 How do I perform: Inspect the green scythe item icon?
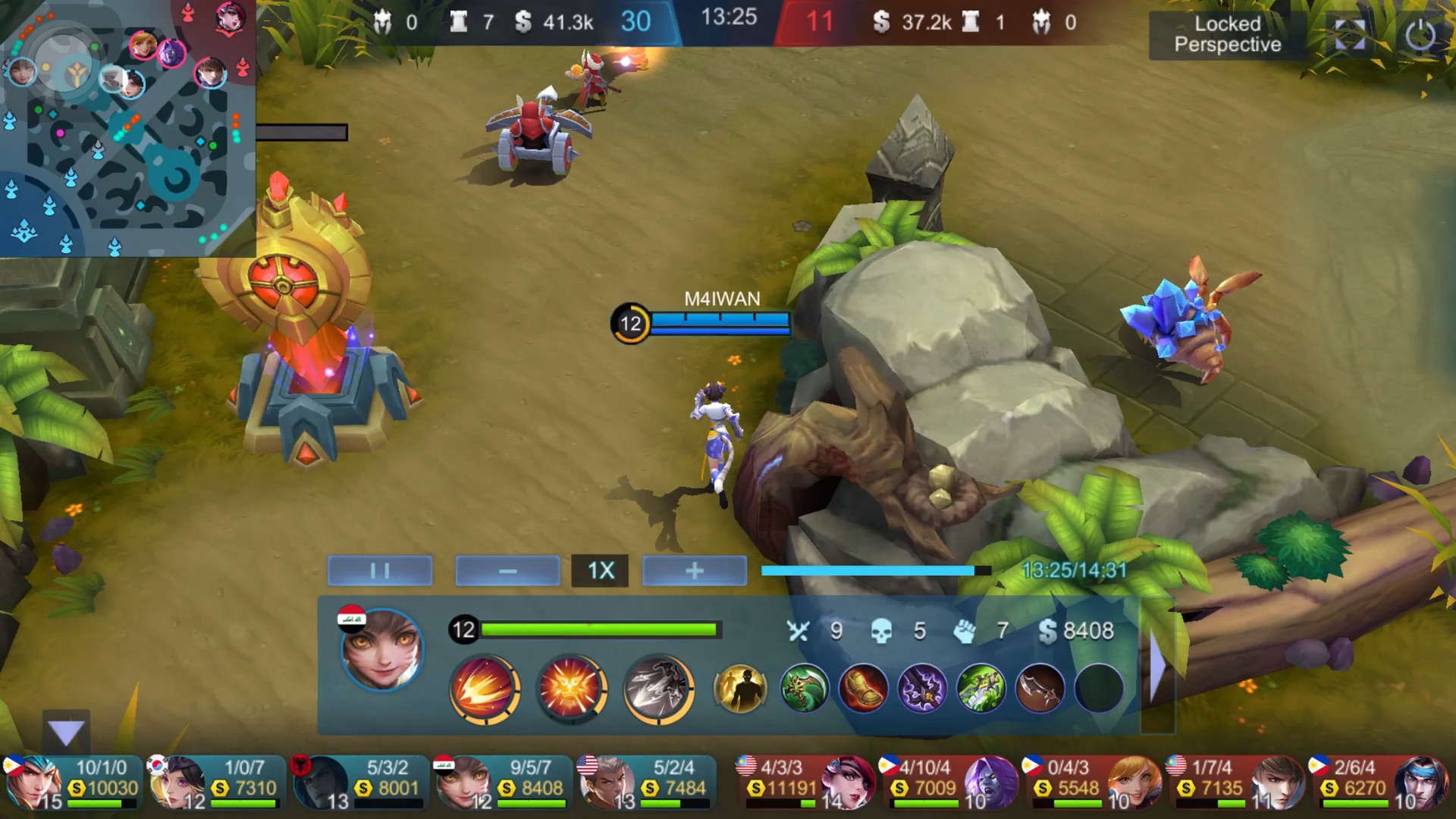coord(804,689)
